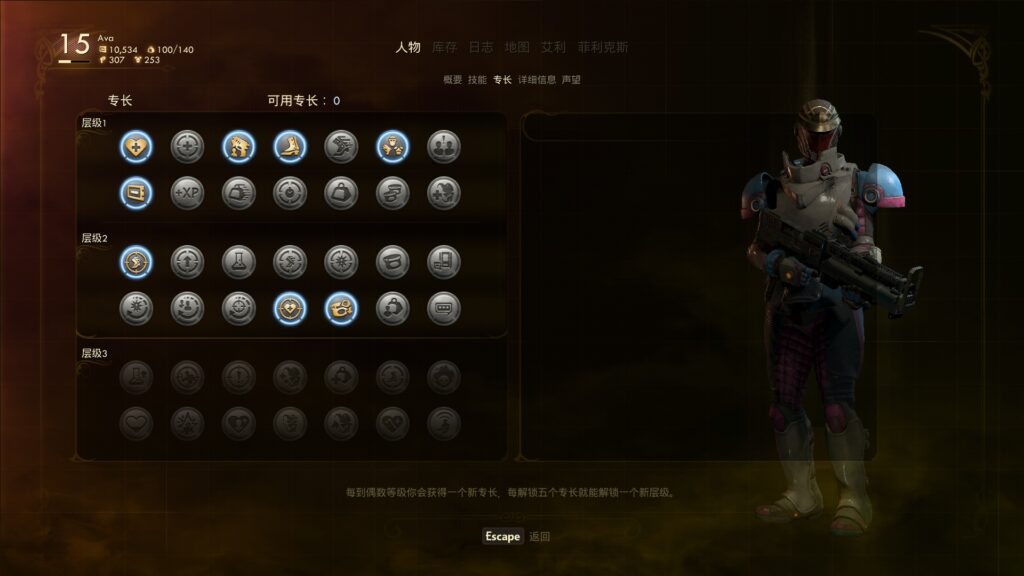This screenshot has height=576, width=1024.
Task: Pick the gold vending ticket perk icon
Action: (x=136, y=193)
